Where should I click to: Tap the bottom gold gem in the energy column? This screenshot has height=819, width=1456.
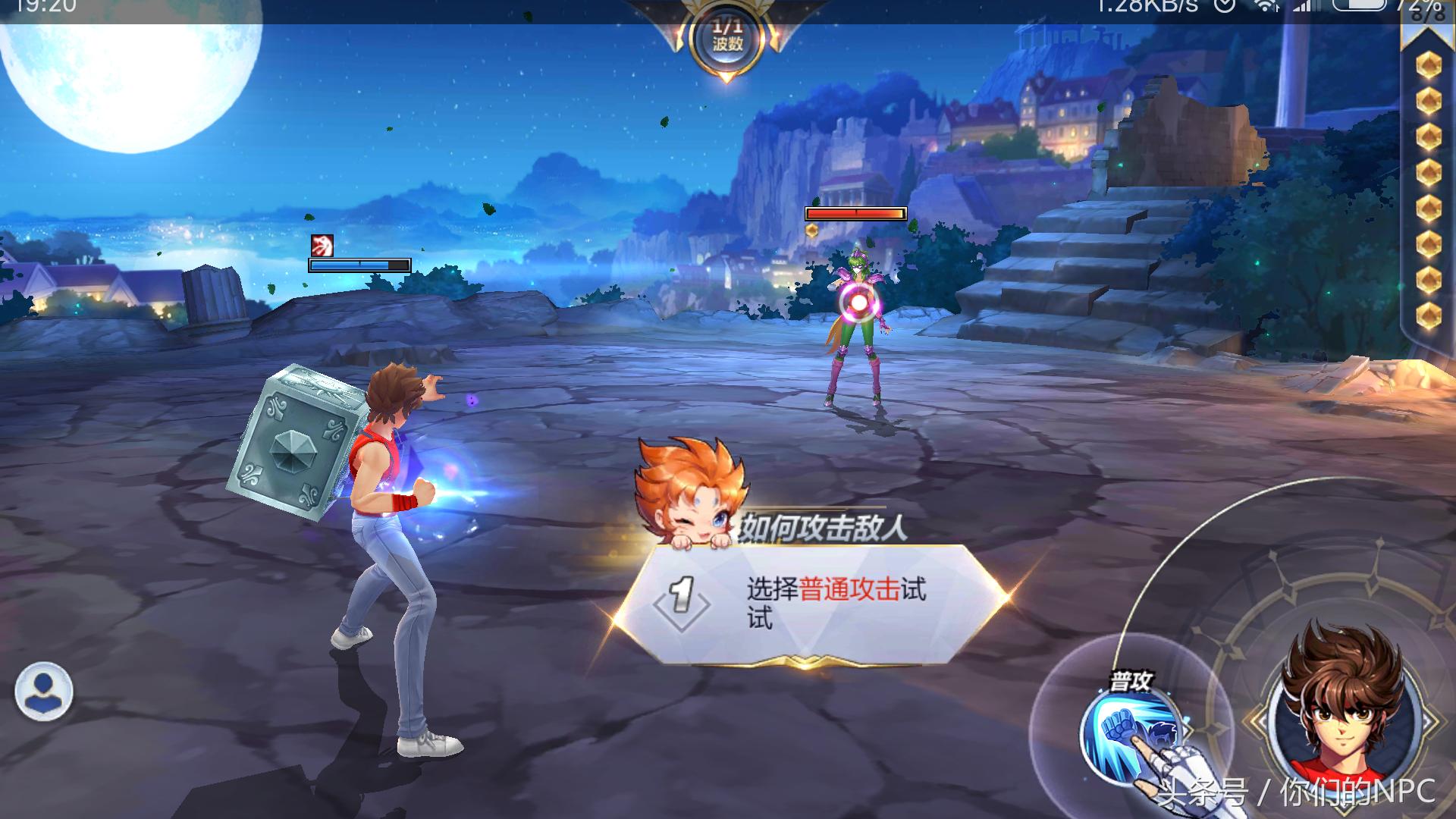1428,313
